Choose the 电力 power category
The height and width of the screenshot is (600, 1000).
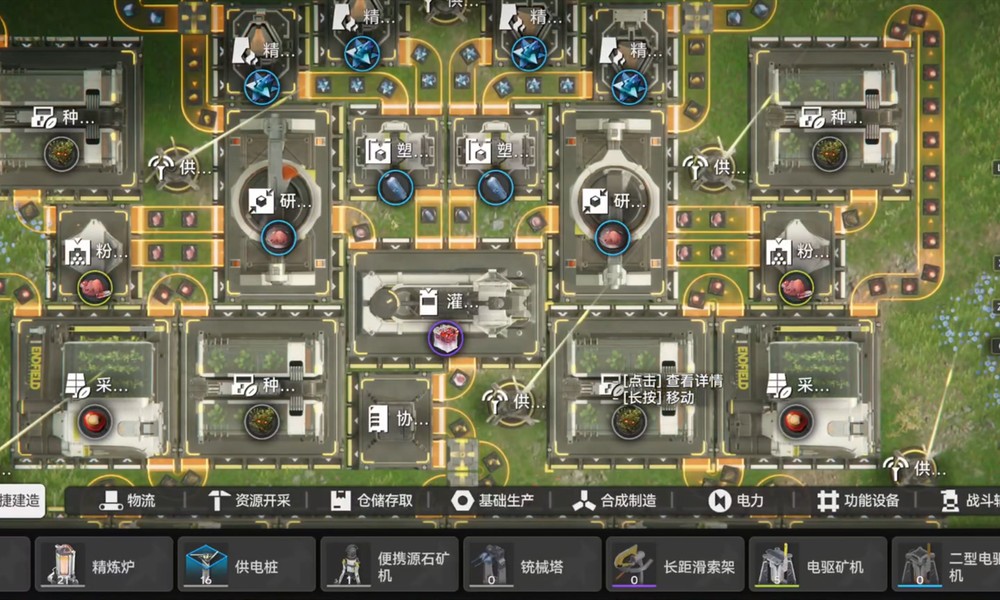tap(736, 501)
